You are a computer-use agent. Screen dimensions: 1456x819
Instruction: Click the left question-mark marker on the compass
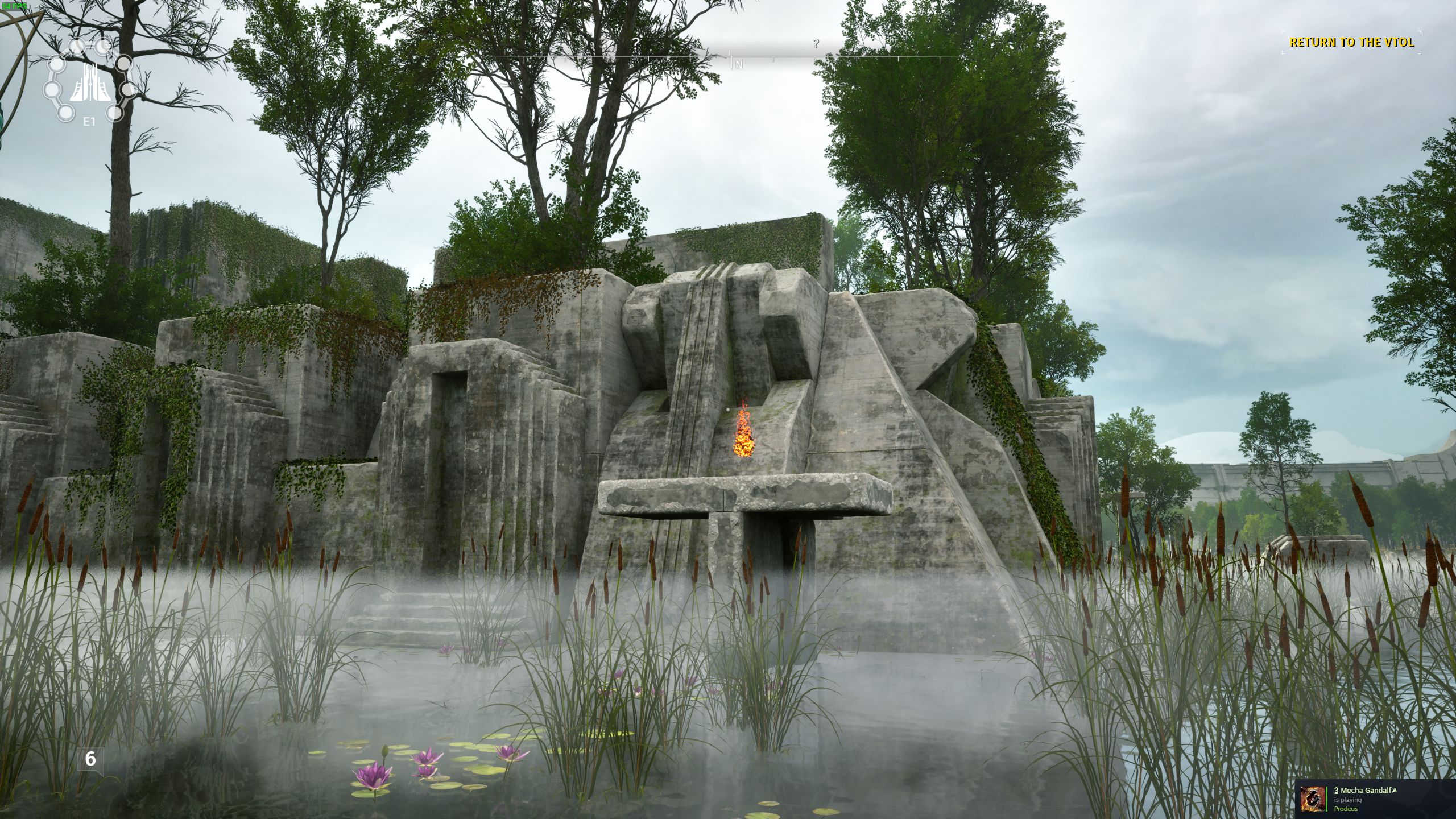(x=635, y=43)
